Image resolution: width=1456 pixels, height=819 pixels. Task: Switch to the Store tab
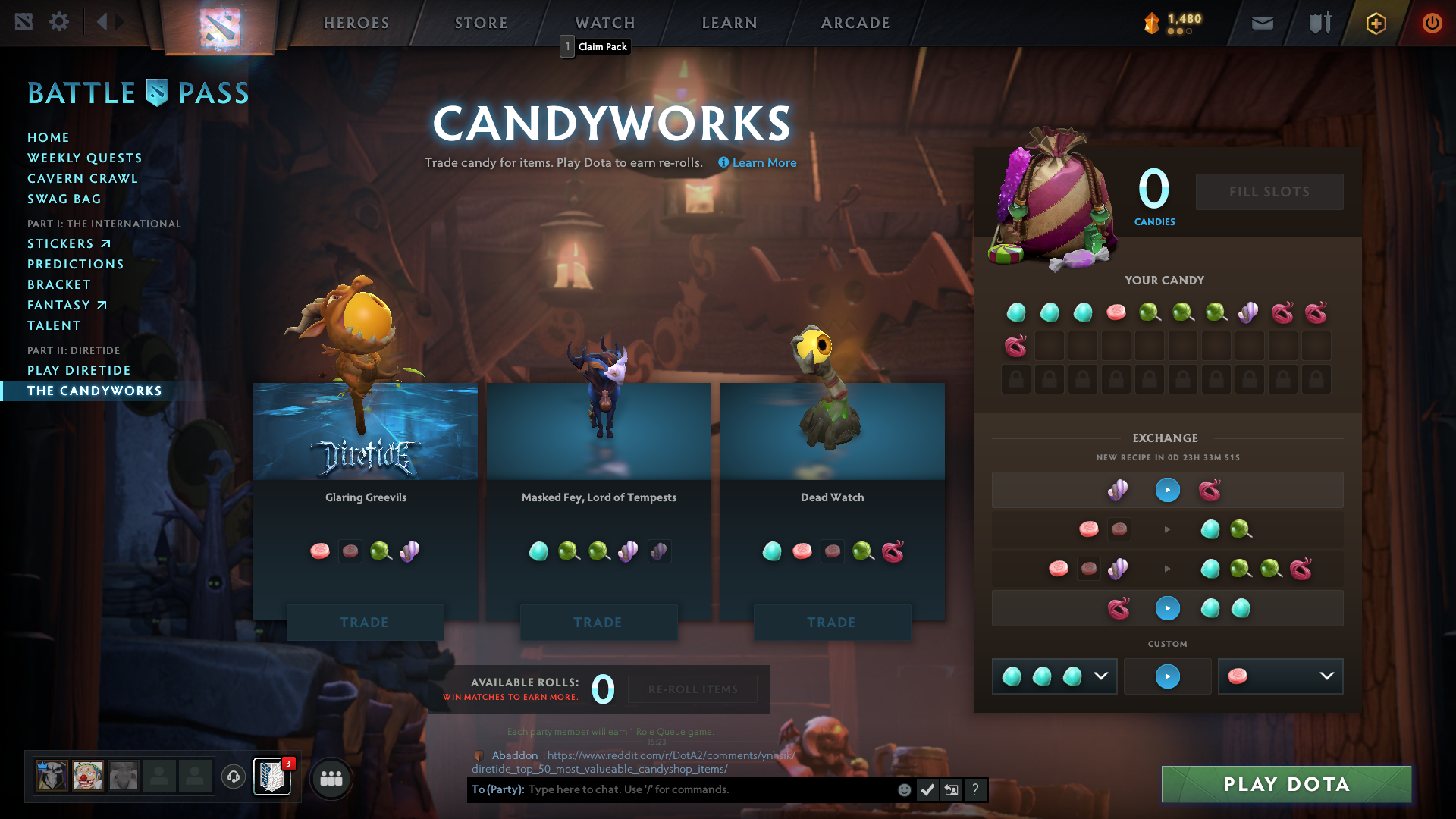click(x=481, y=23)
